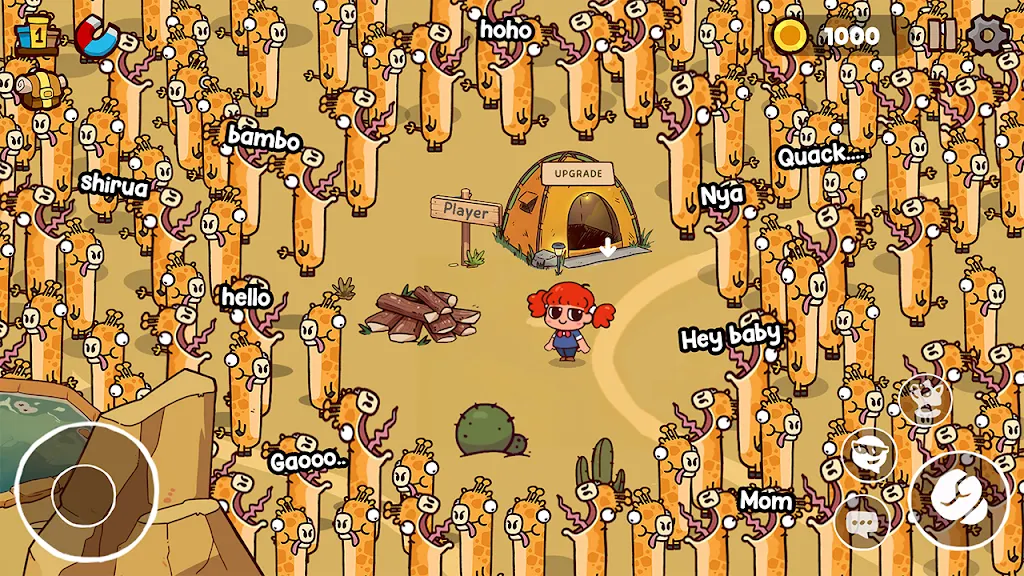Tap the character icon button above emoji

(x=923, y=400)
